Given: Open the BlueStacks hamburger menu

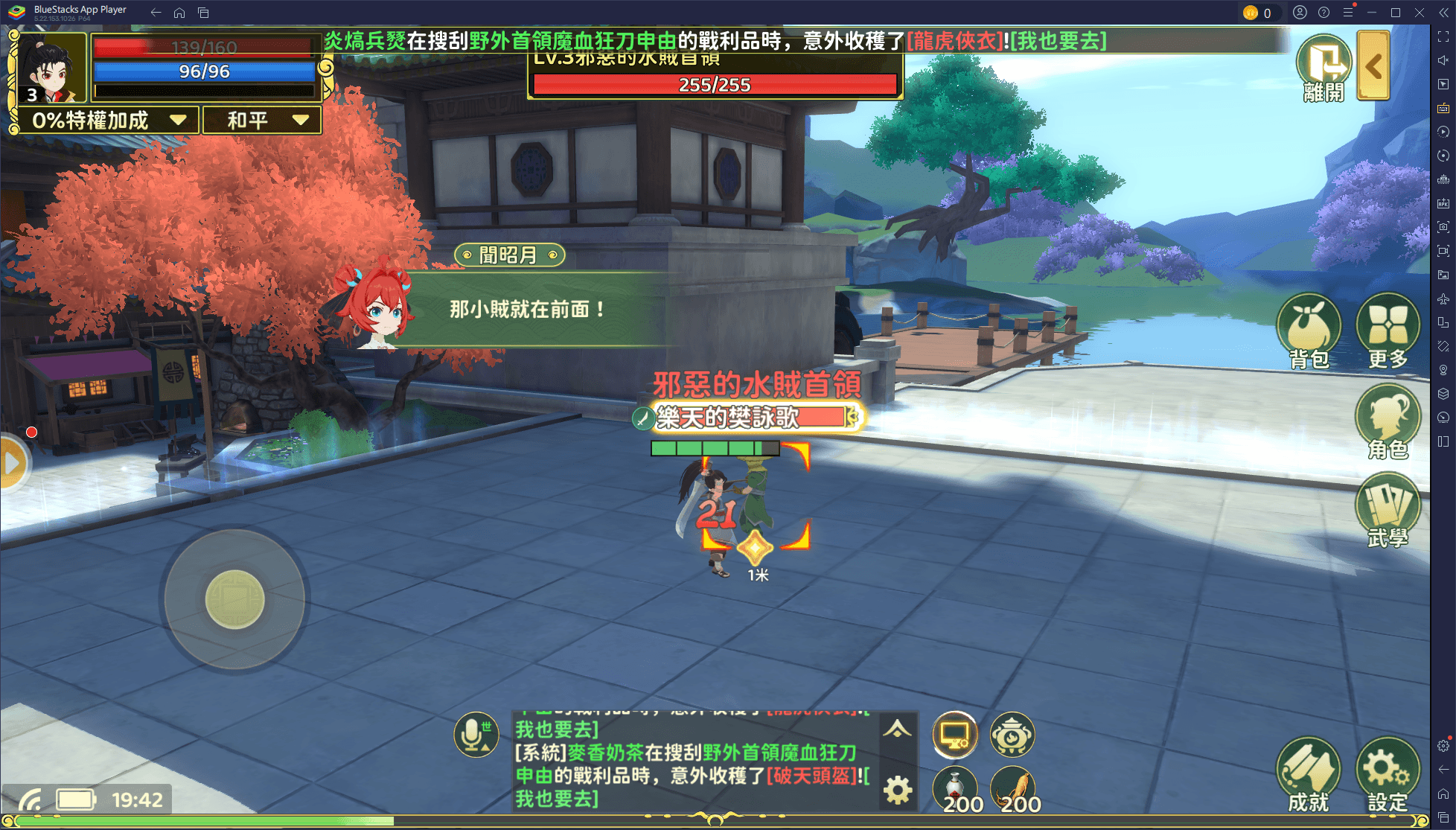Looking at the screenshot, I should click(1347, 12).
